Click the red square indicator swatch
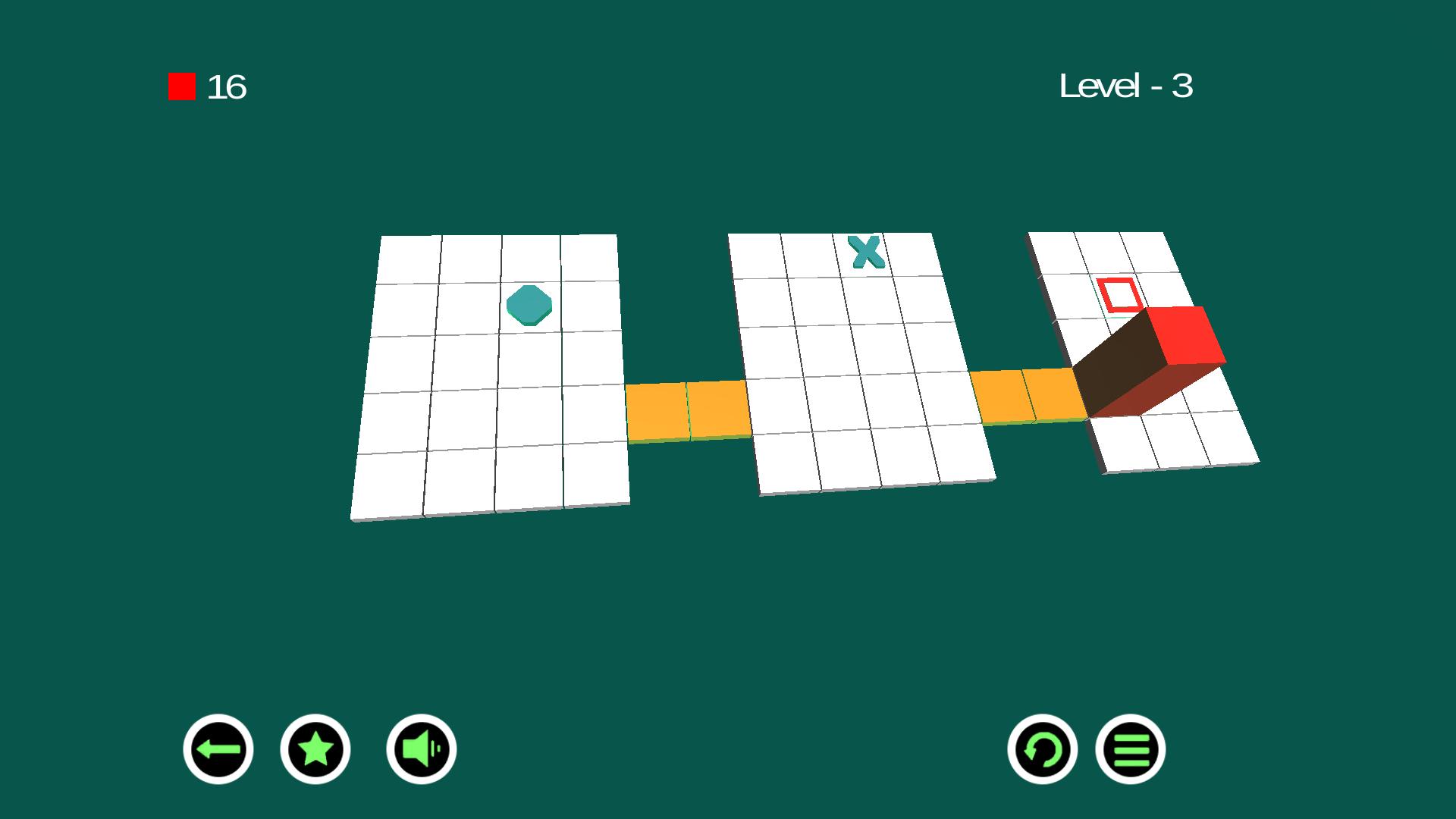The width and height of the screenshot is (1456, 819). click(180, 86)
